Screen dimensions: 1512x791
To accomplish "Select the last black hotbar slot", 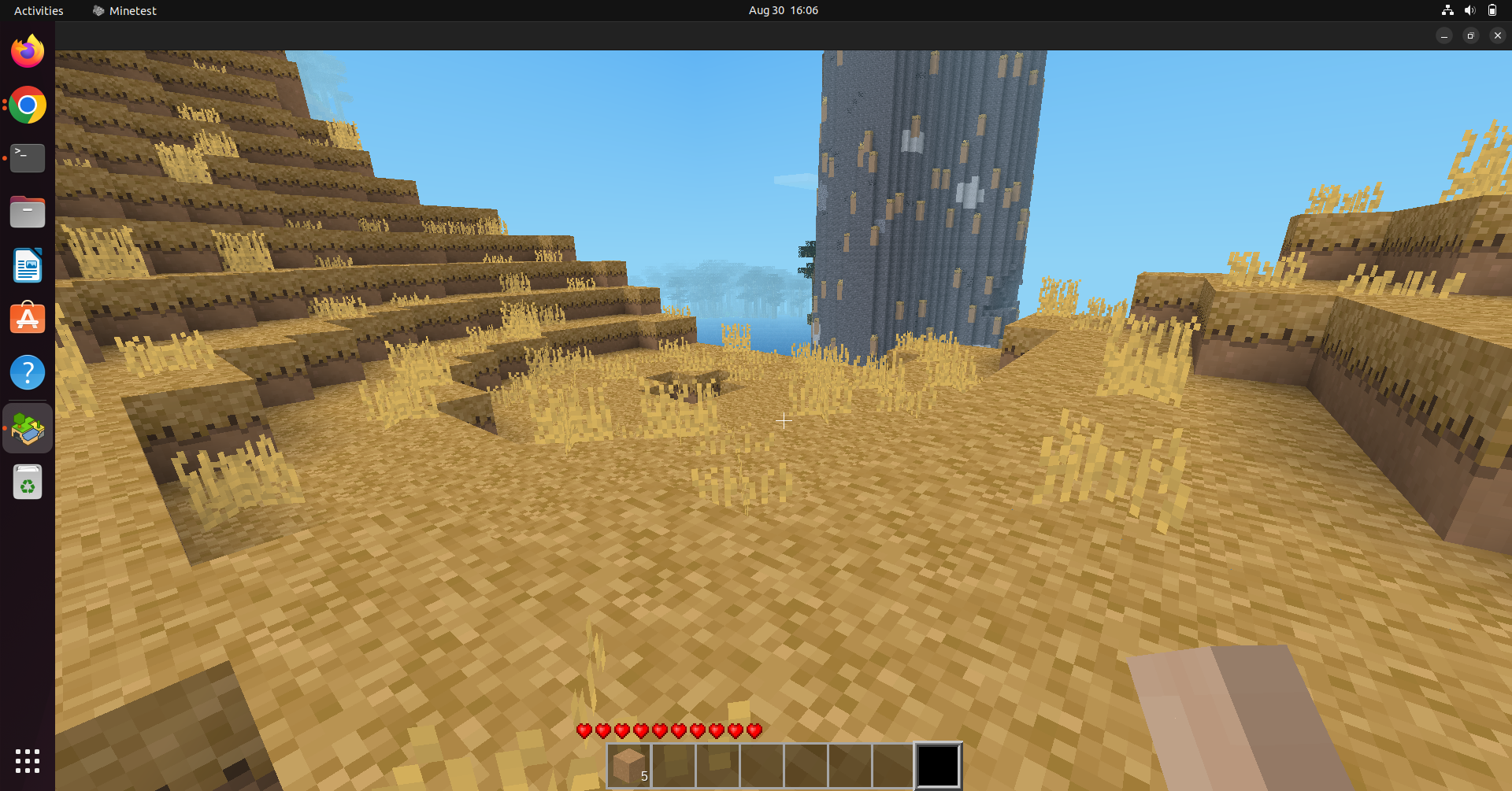I will 937,766.
